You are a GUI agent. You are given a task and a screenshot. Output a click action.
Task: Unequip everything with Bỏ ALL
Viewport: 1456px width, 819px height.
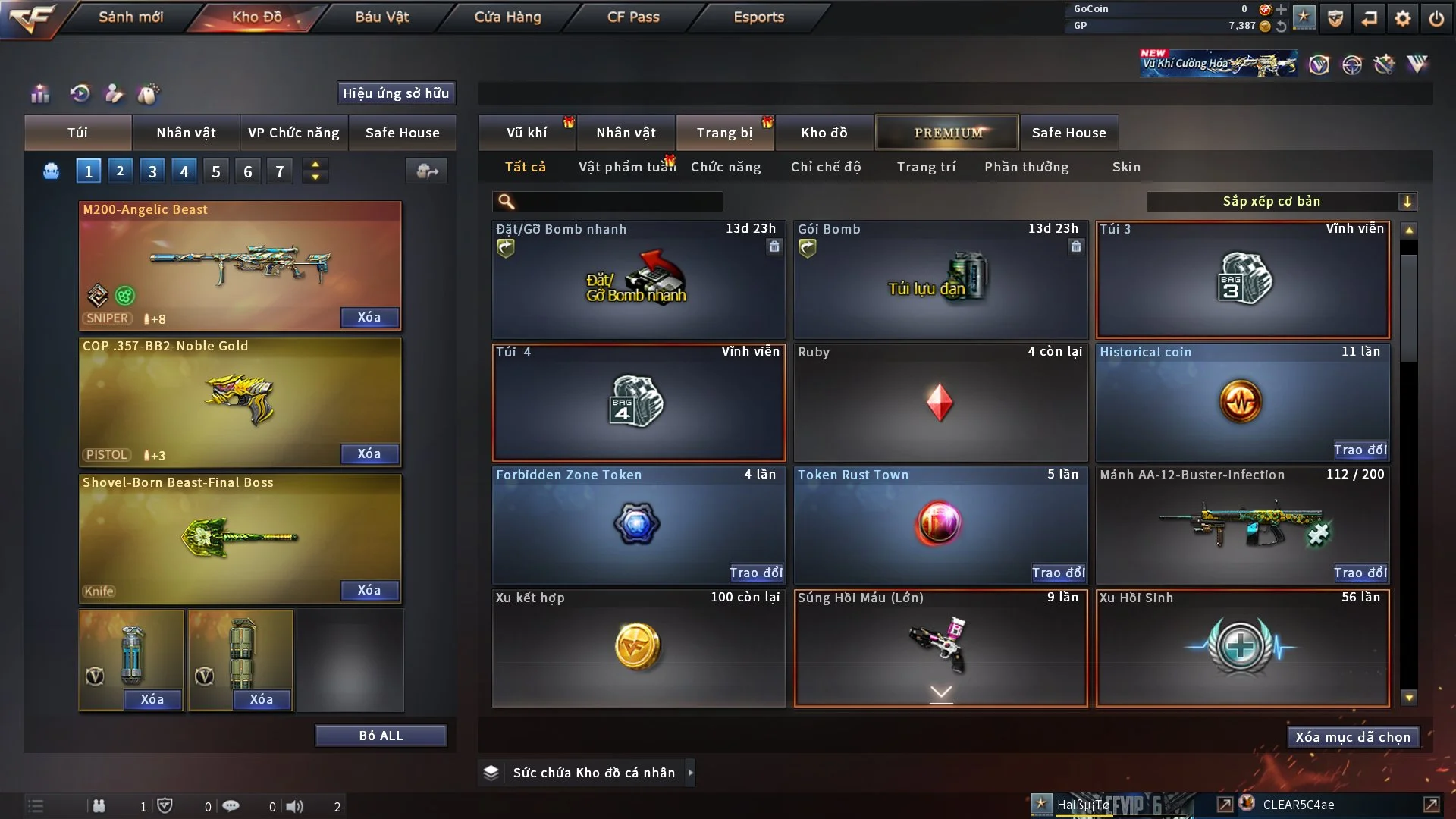point(381,736)
